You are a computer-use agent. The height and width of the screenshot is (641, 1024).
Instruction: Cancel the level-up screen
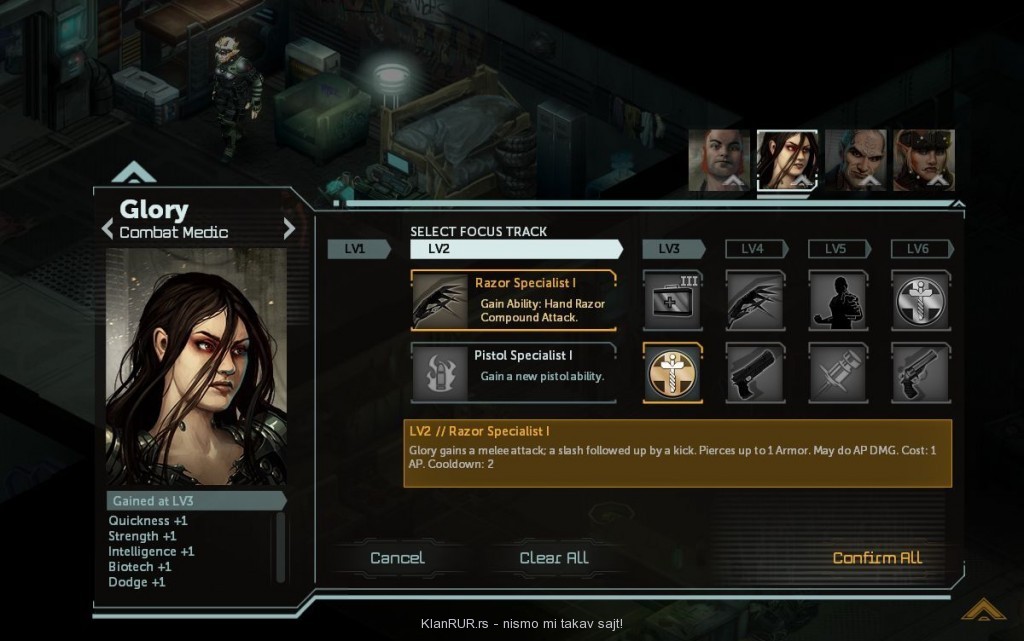[x=397, y=558]
